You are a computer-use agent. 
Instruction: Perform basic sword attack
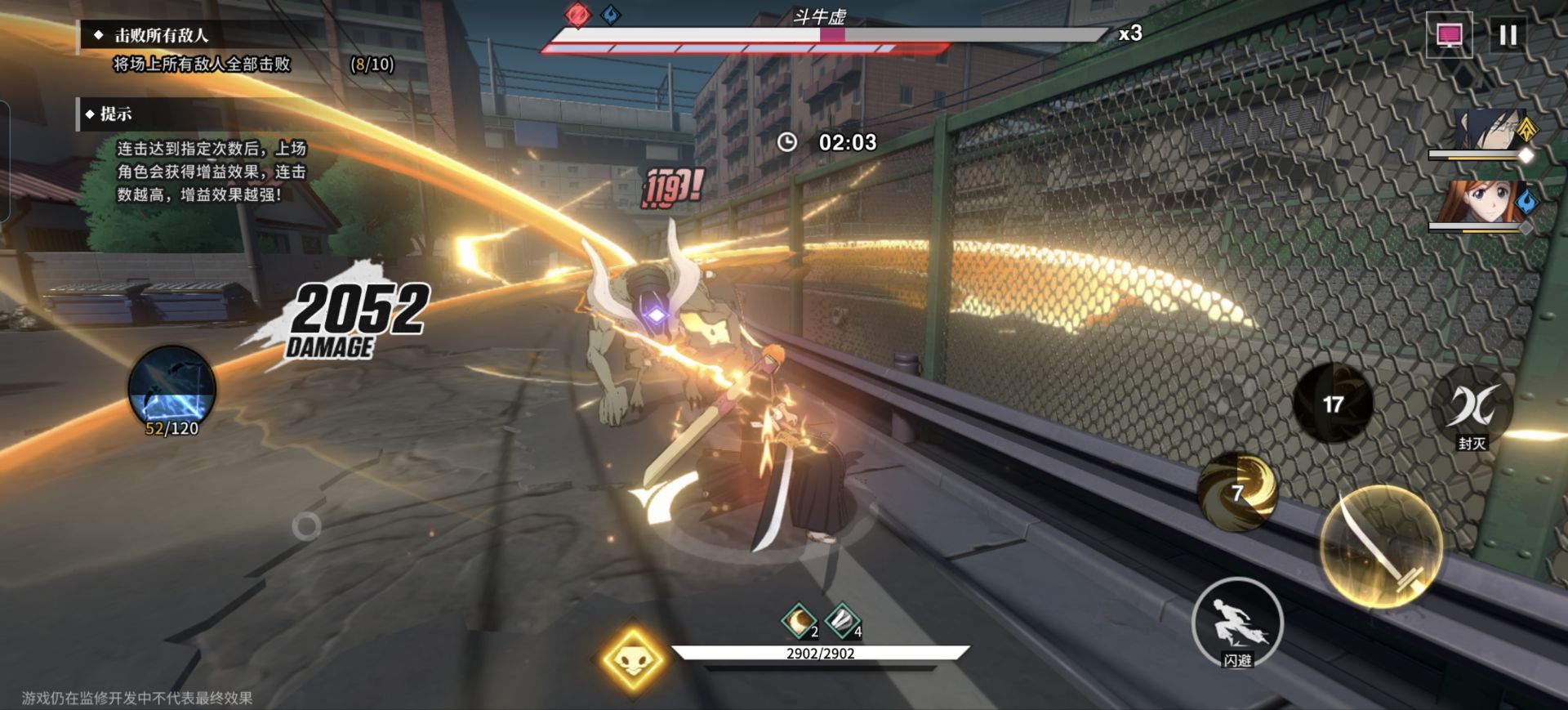1381,546
